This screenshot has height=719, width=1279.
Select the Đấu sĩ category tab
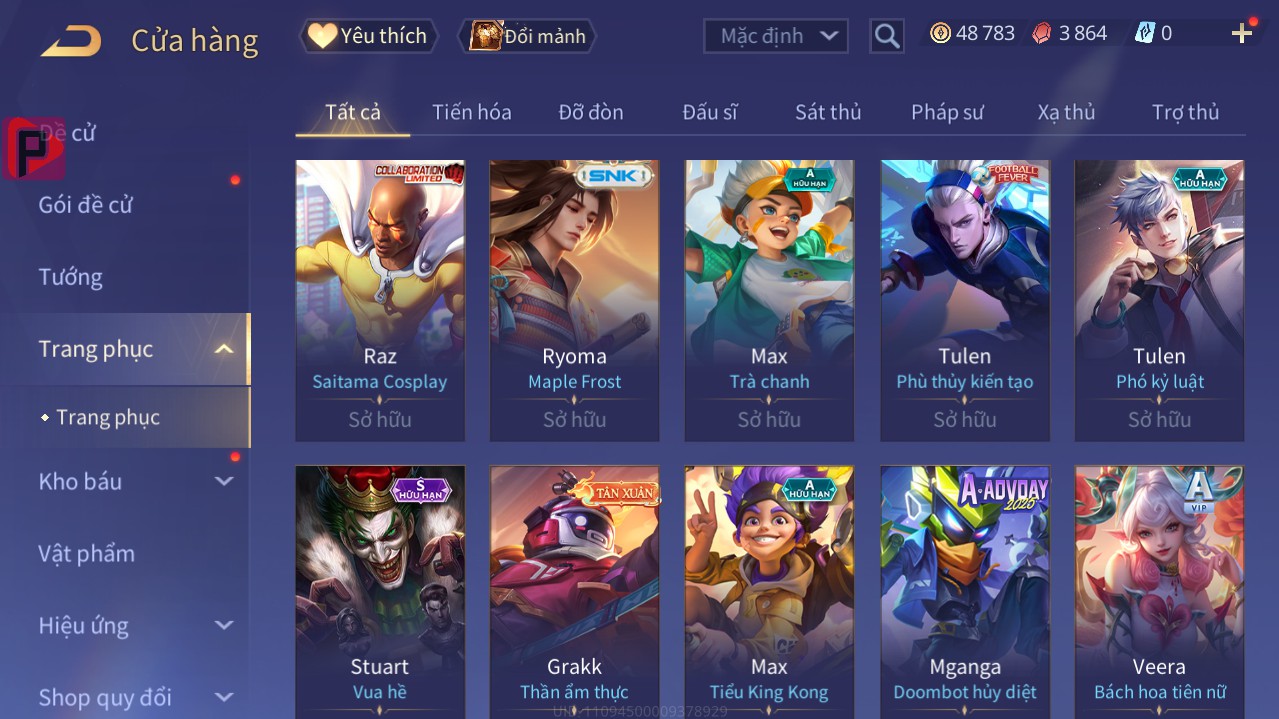point(710,112)
